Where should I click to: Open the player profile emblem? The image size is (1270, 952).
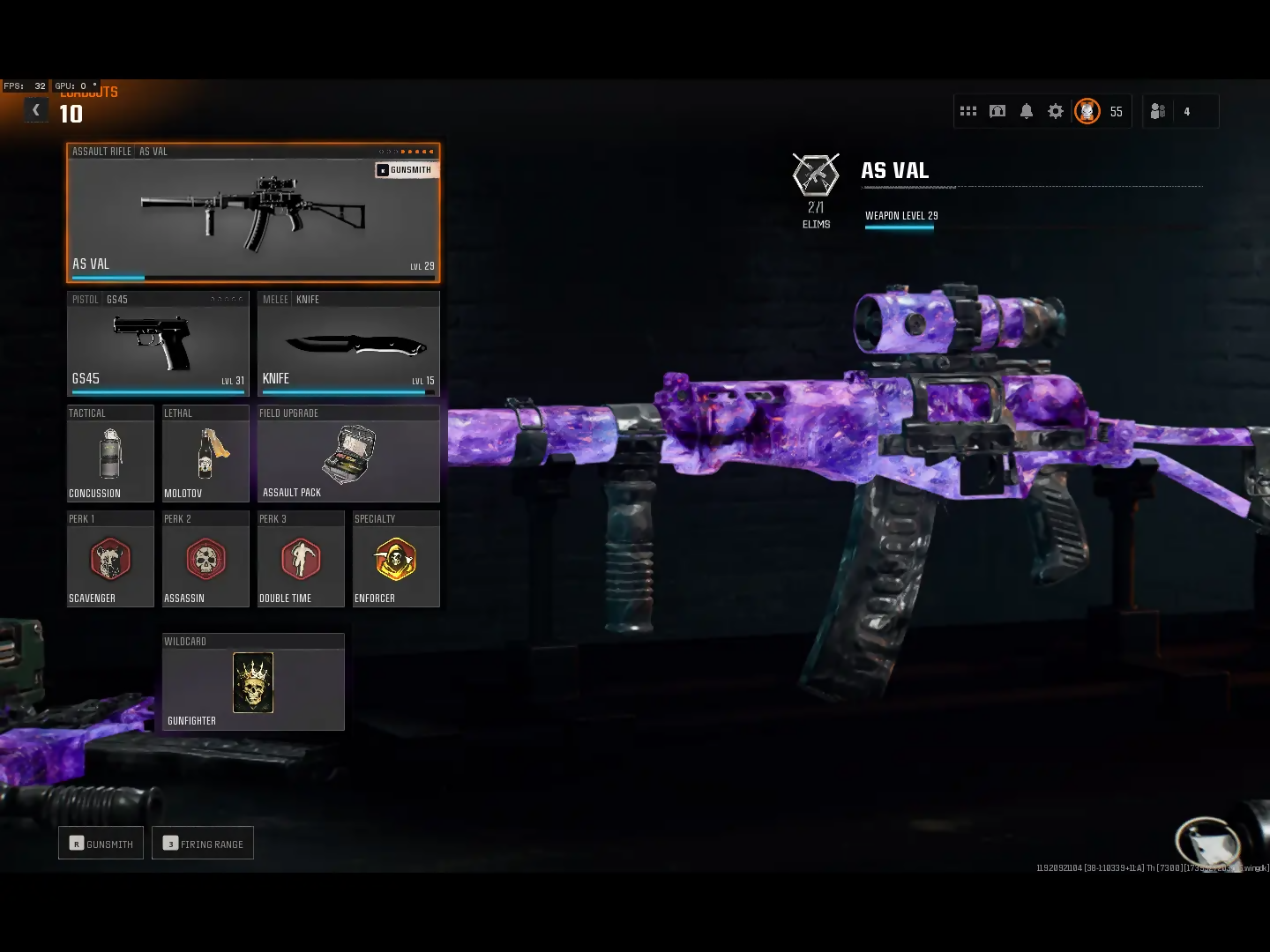1087,111
